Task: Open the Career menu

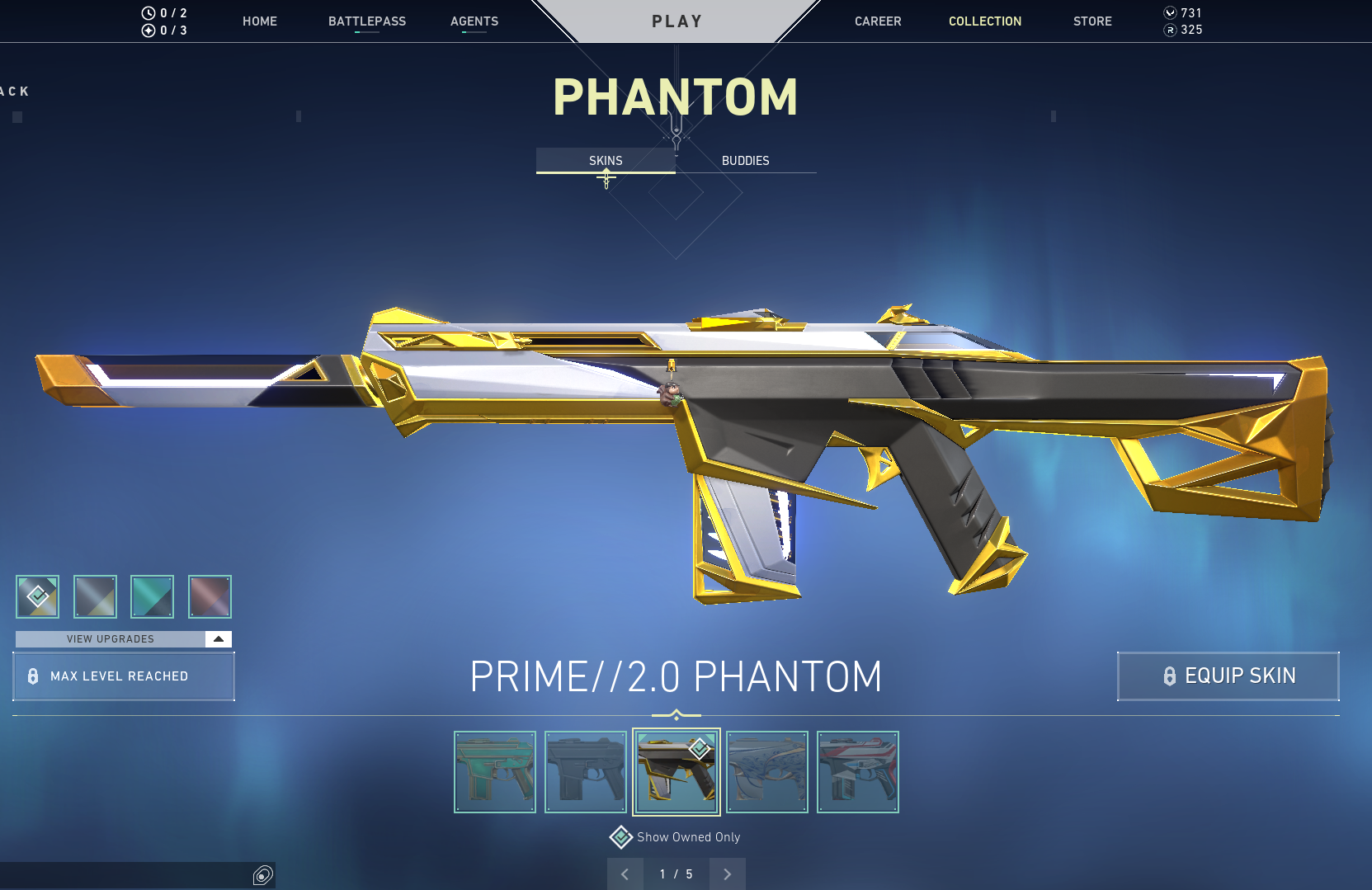Action: click(878, 21)
